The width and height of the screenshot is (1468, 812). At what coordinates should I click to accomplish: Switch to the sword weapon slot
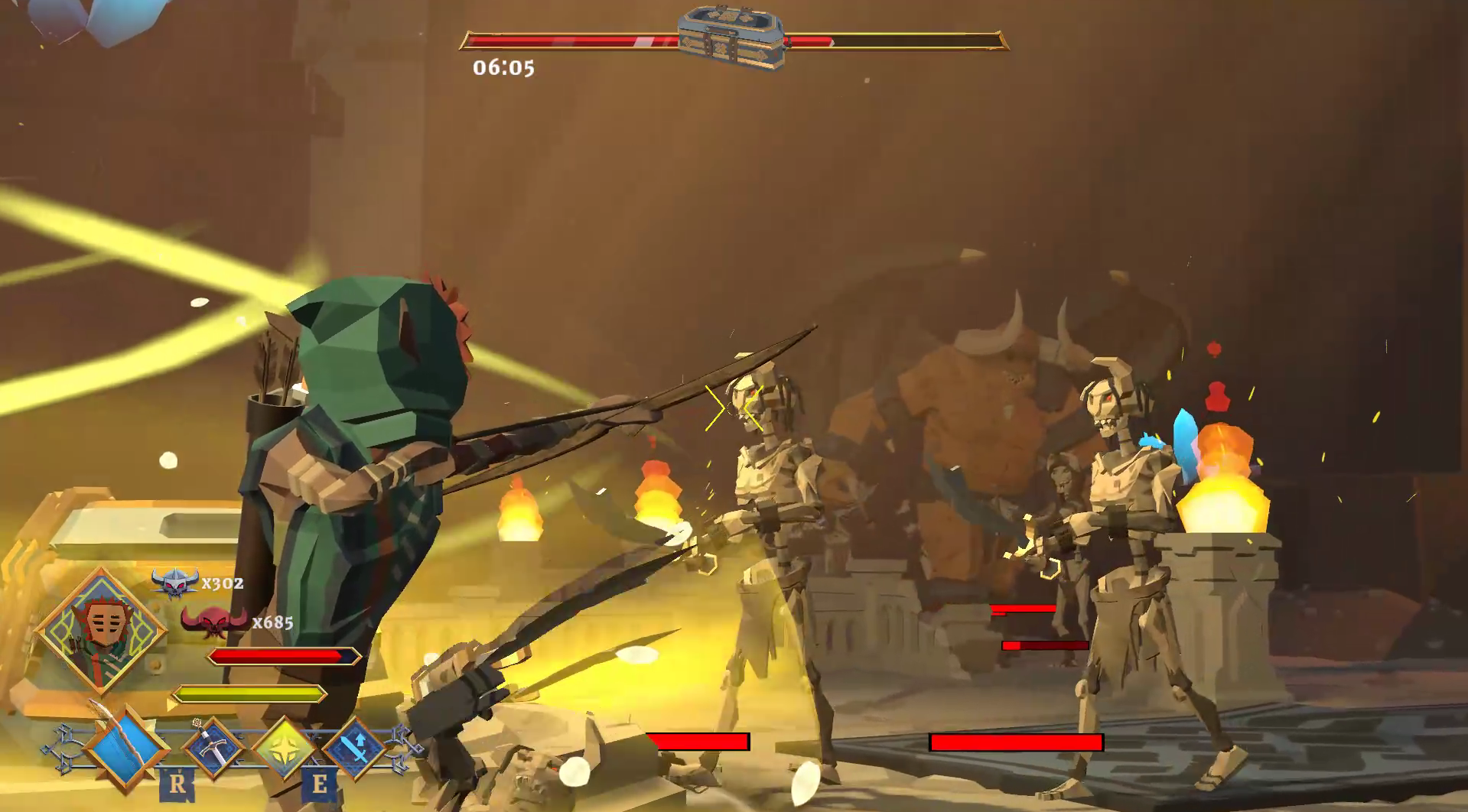[213, 747]
